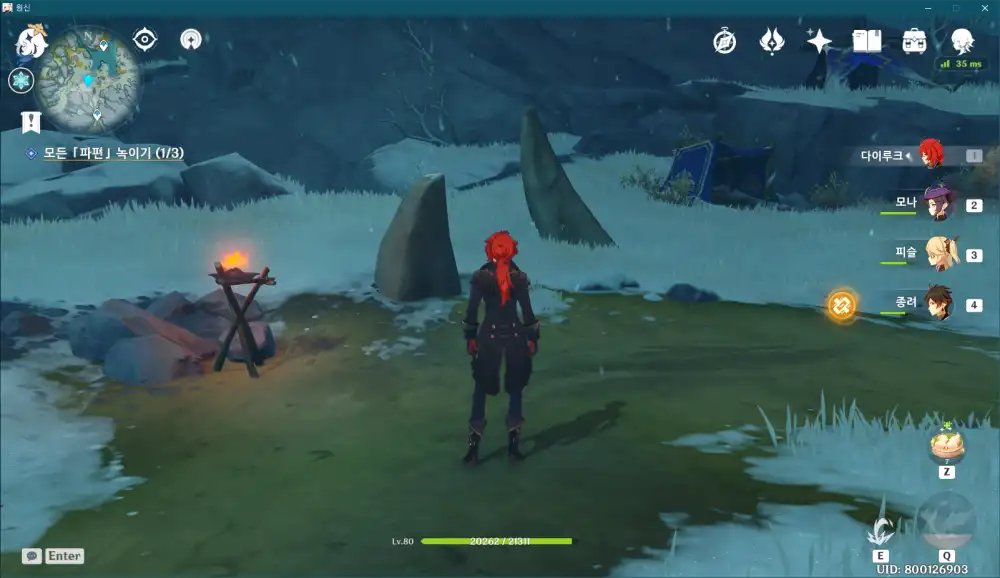The width and height of the screenshot is (1000, 578).
Task: Open the compass events icon
Action: (x=725, y=41)
